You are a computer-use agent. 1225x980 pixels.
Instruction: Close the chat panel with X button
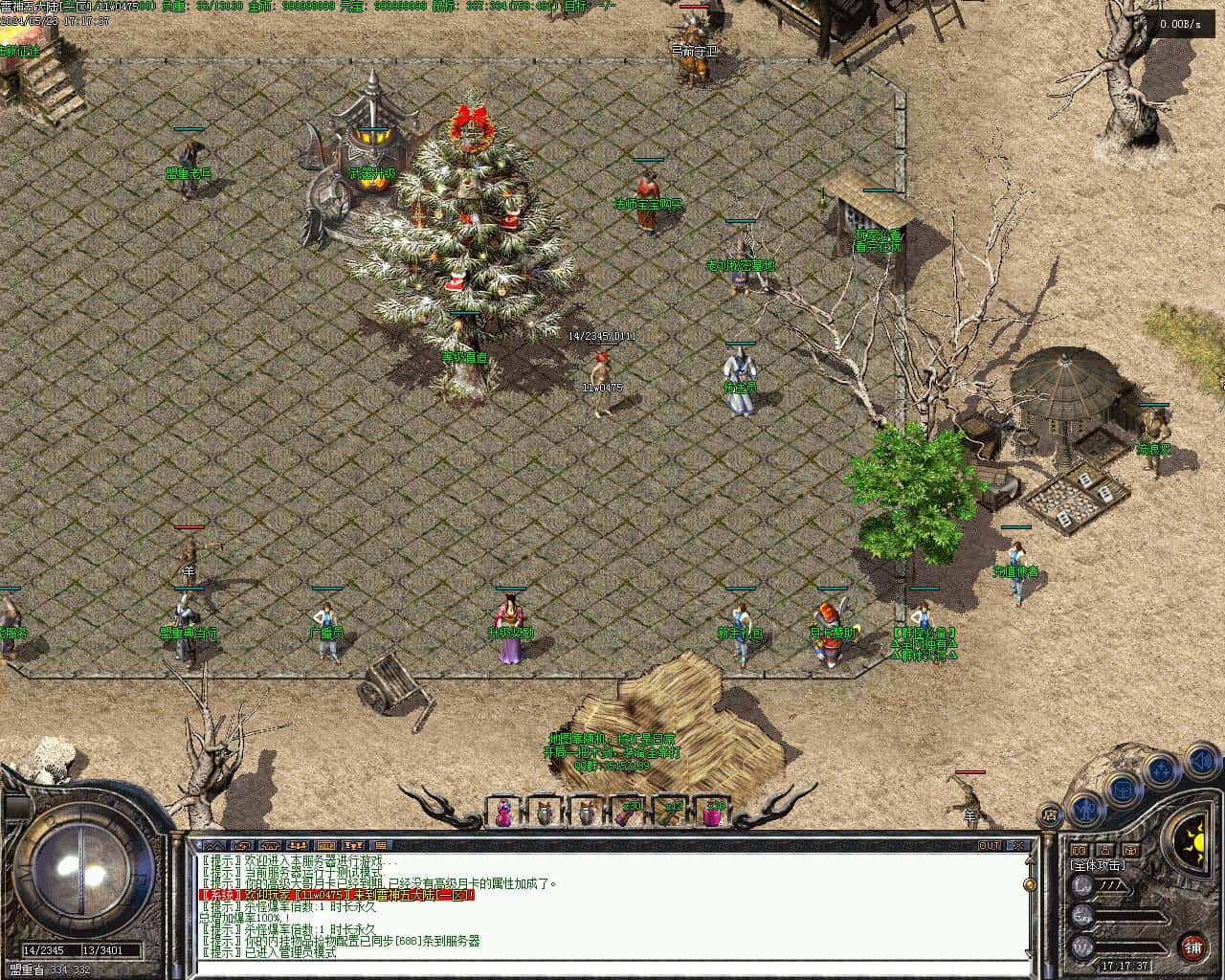[1018, 846]
